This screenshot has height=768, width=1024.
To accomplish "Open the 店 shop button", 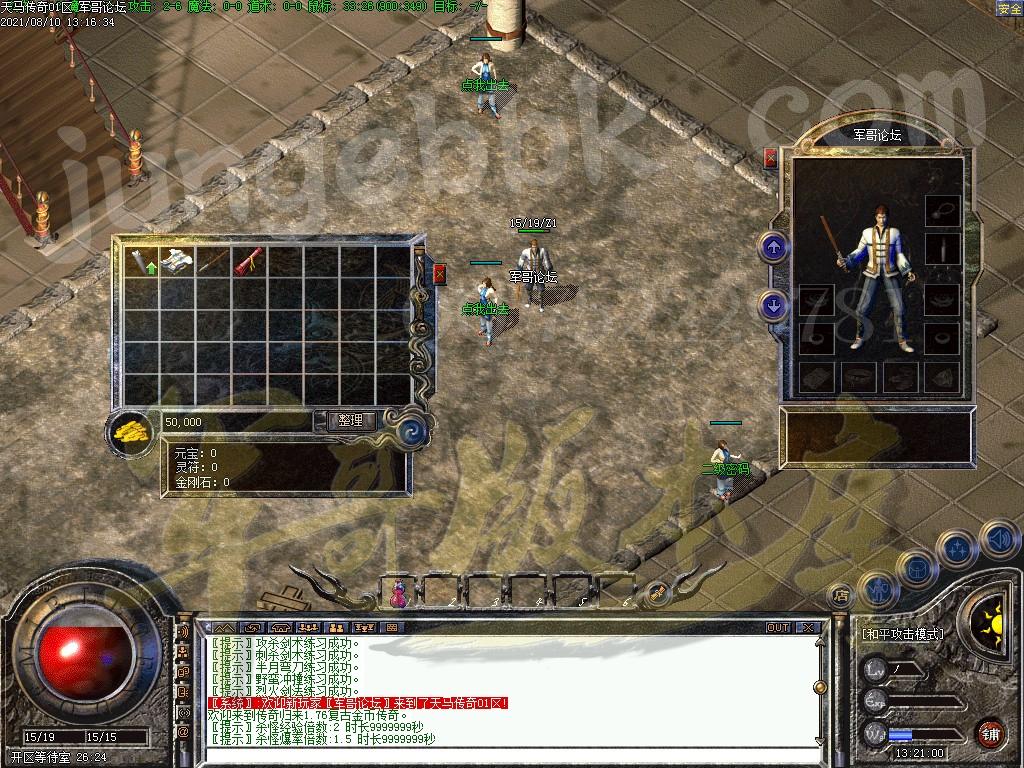I will click(841, 595).
